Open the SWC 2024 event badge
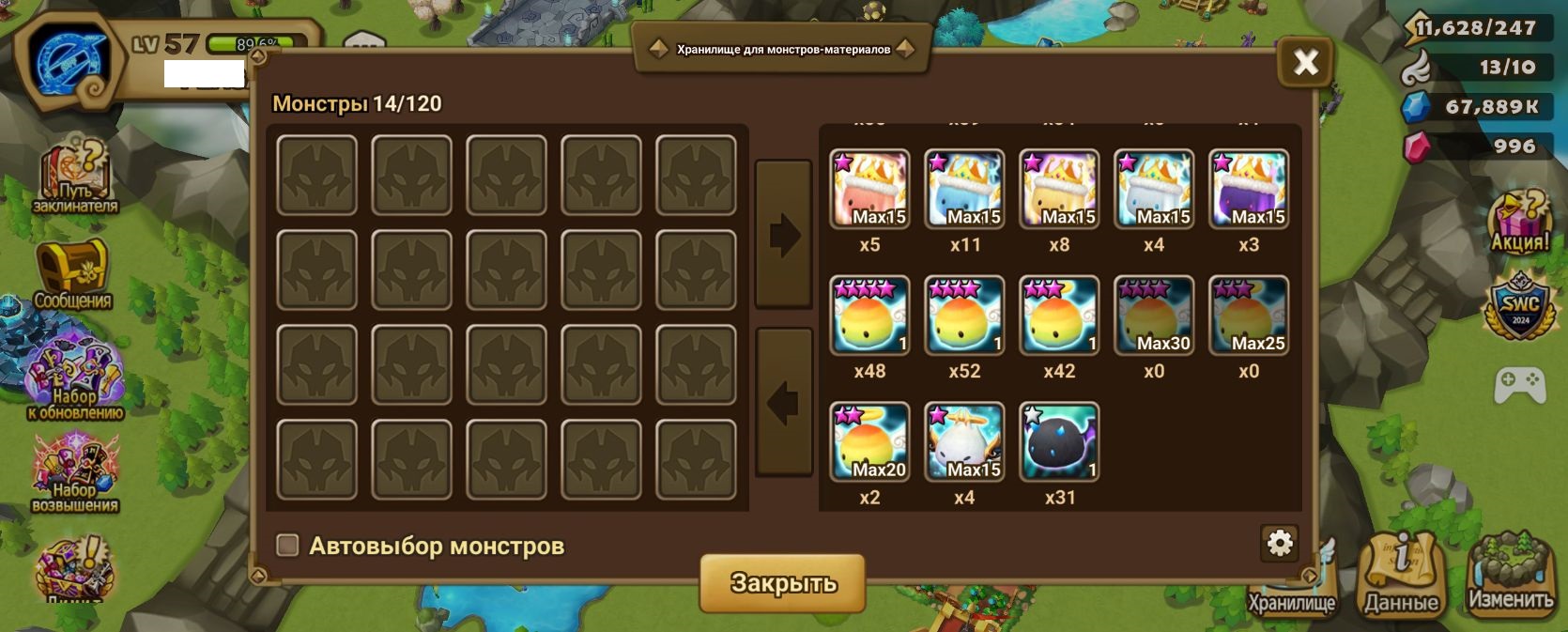Image resolution: width=1568 pixels, height=632 pixels. tap(1519, 304)
